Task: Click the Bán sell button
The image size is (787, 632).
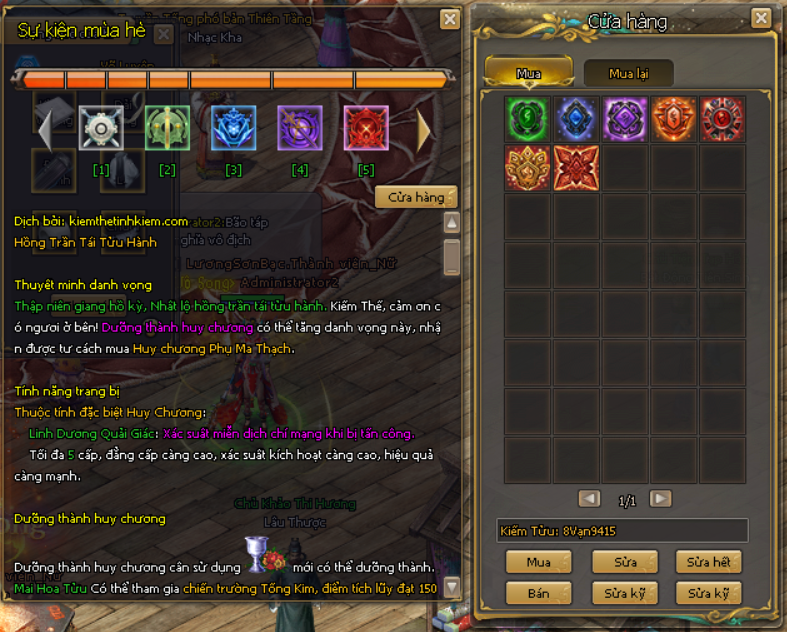Action: (x=539, y=593)
